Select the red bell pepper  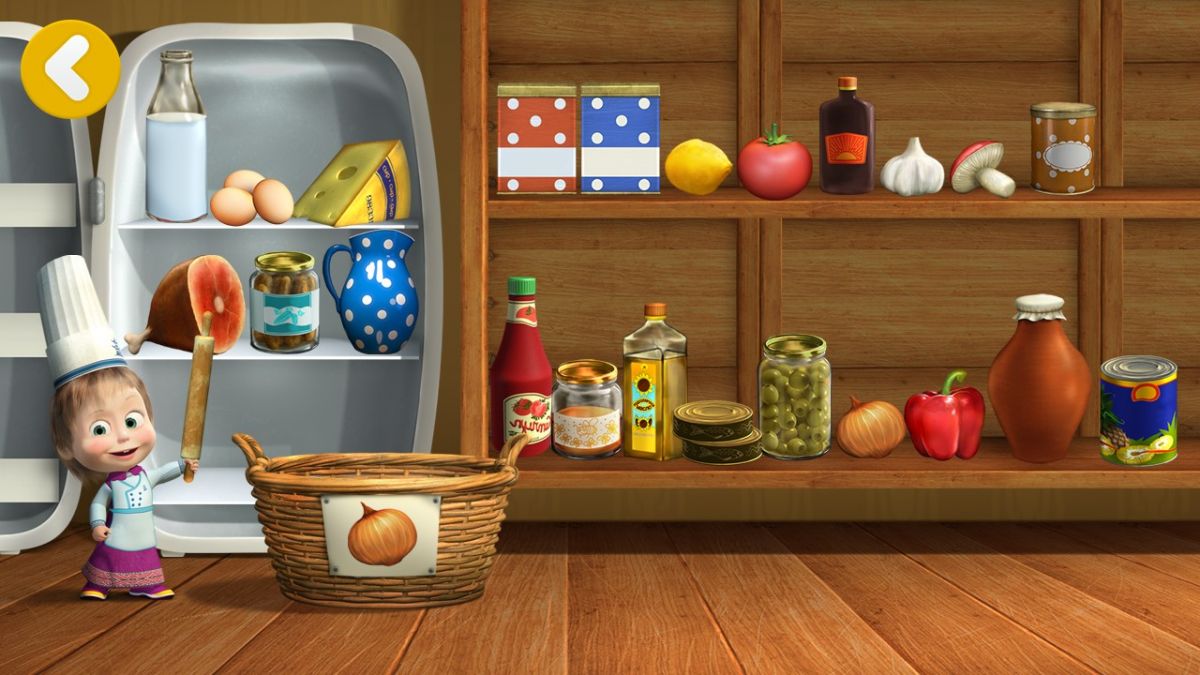point(943,419)
